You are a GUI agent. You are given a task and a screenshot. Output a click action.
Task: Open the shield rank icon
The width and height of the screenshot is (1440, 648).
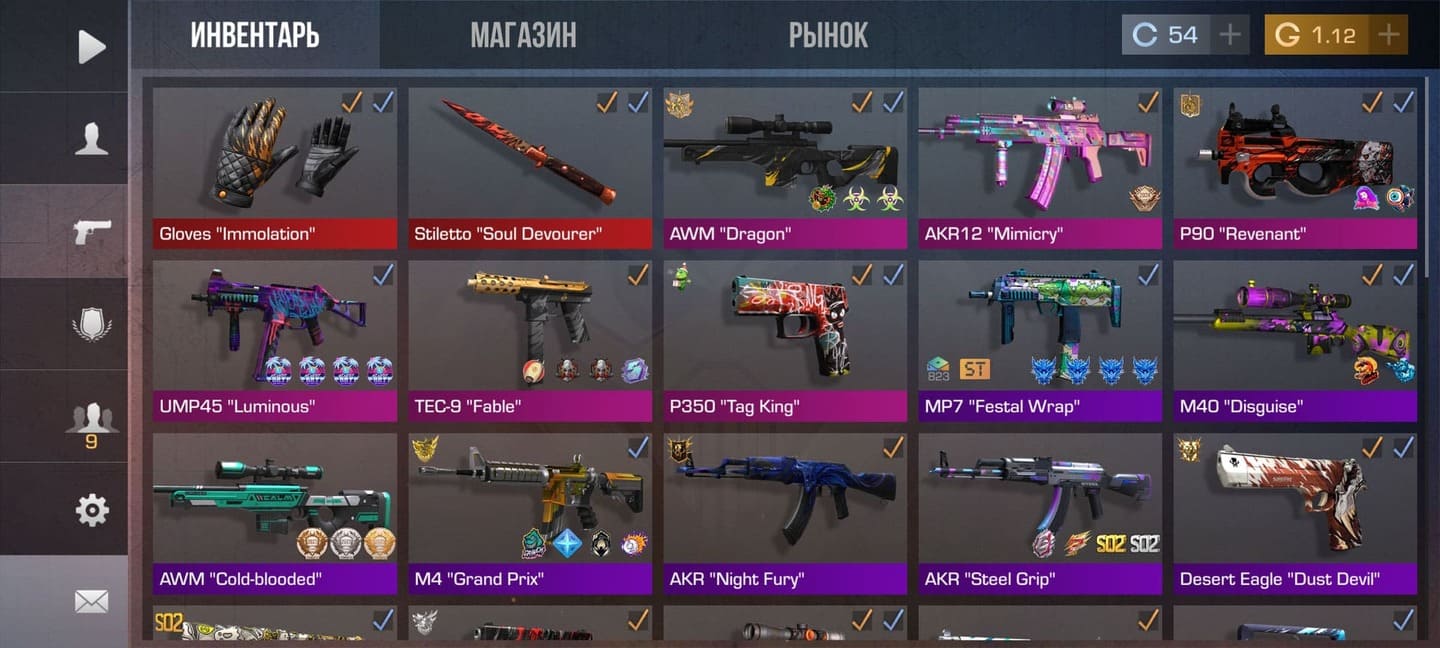pyautogui.click(x=91, y=325)
